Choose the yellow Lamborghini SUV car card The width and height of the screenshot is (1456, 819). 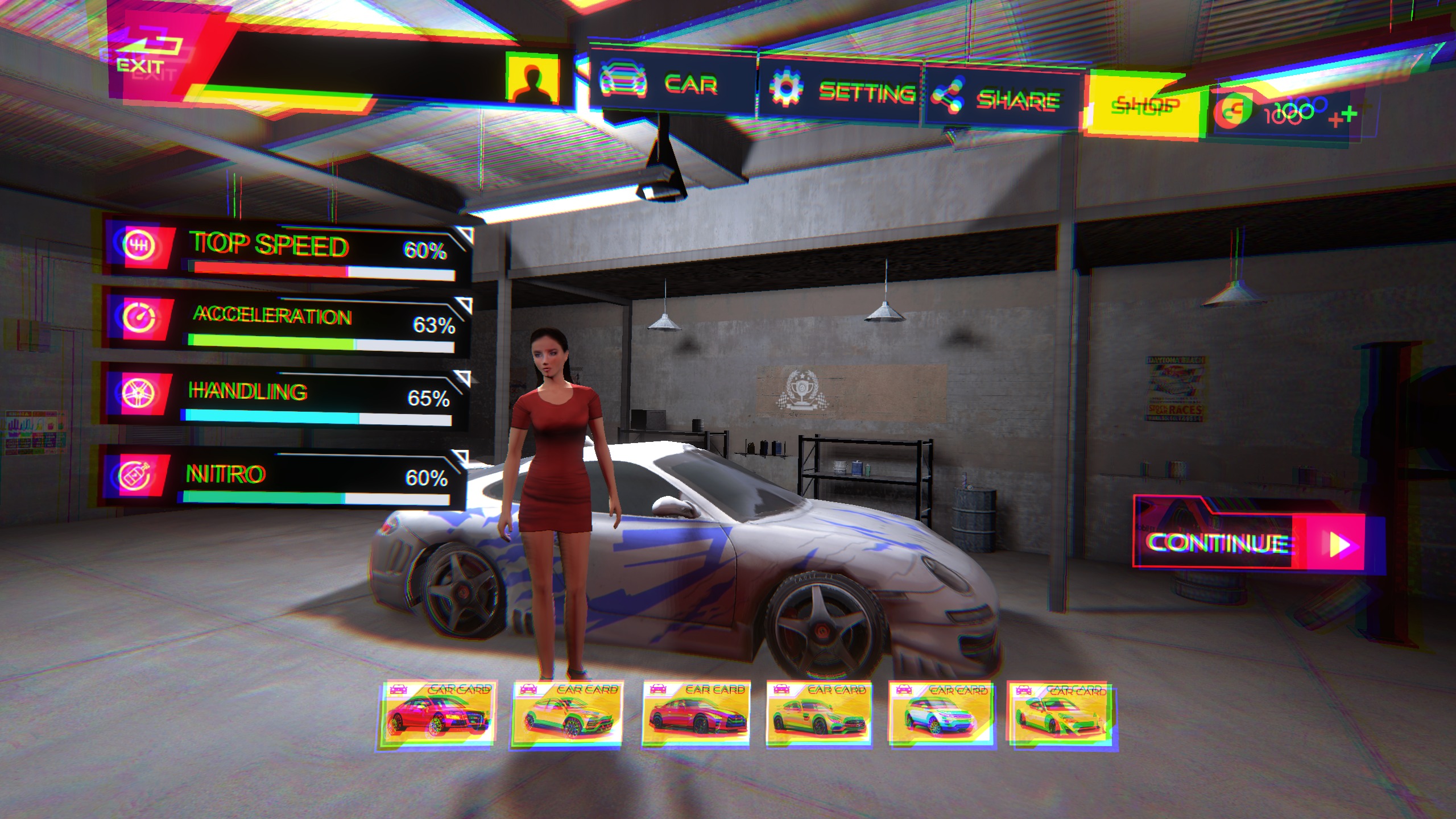[566, 714]
